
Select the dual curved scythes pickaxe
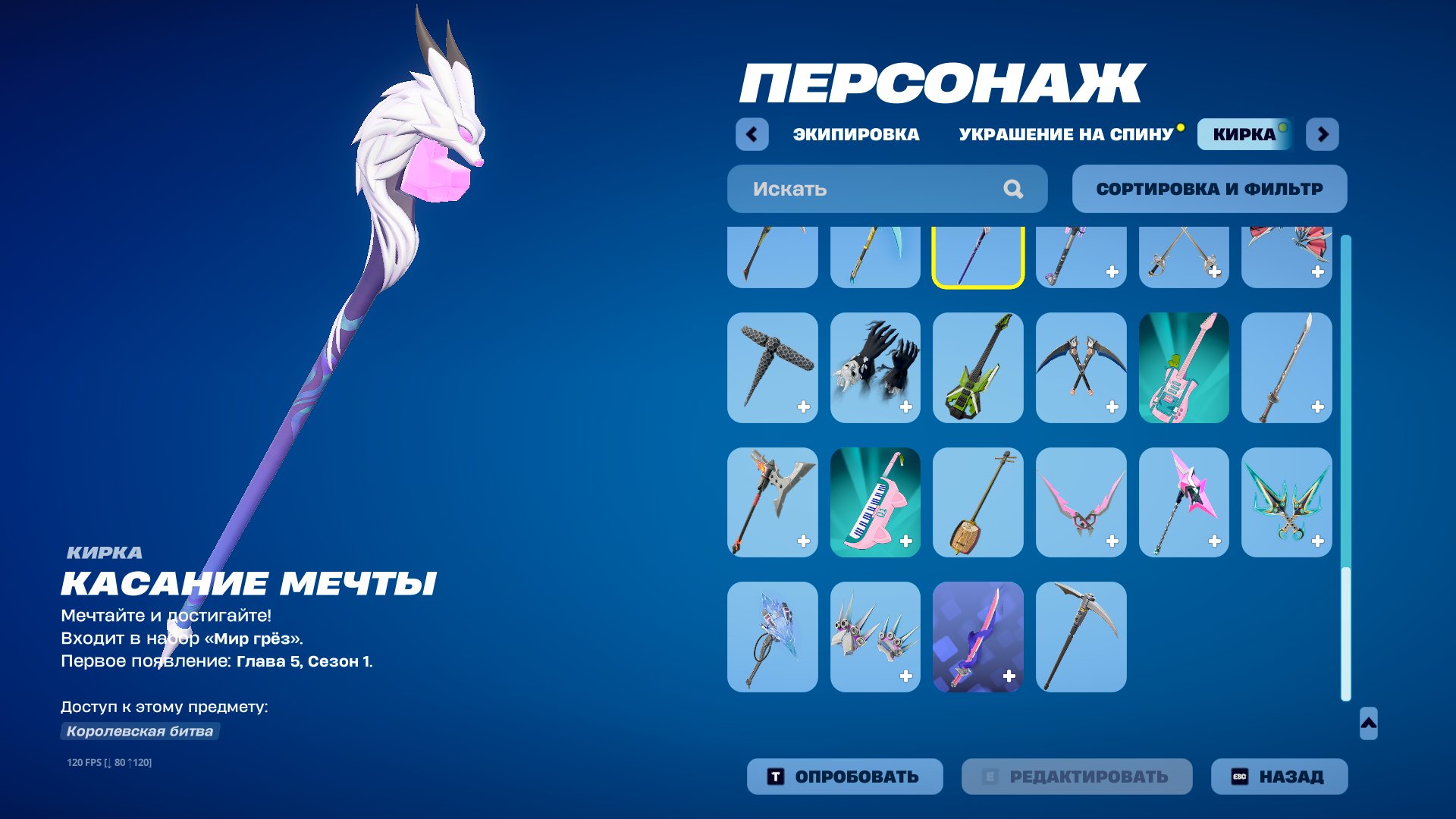click(1081, 368)
